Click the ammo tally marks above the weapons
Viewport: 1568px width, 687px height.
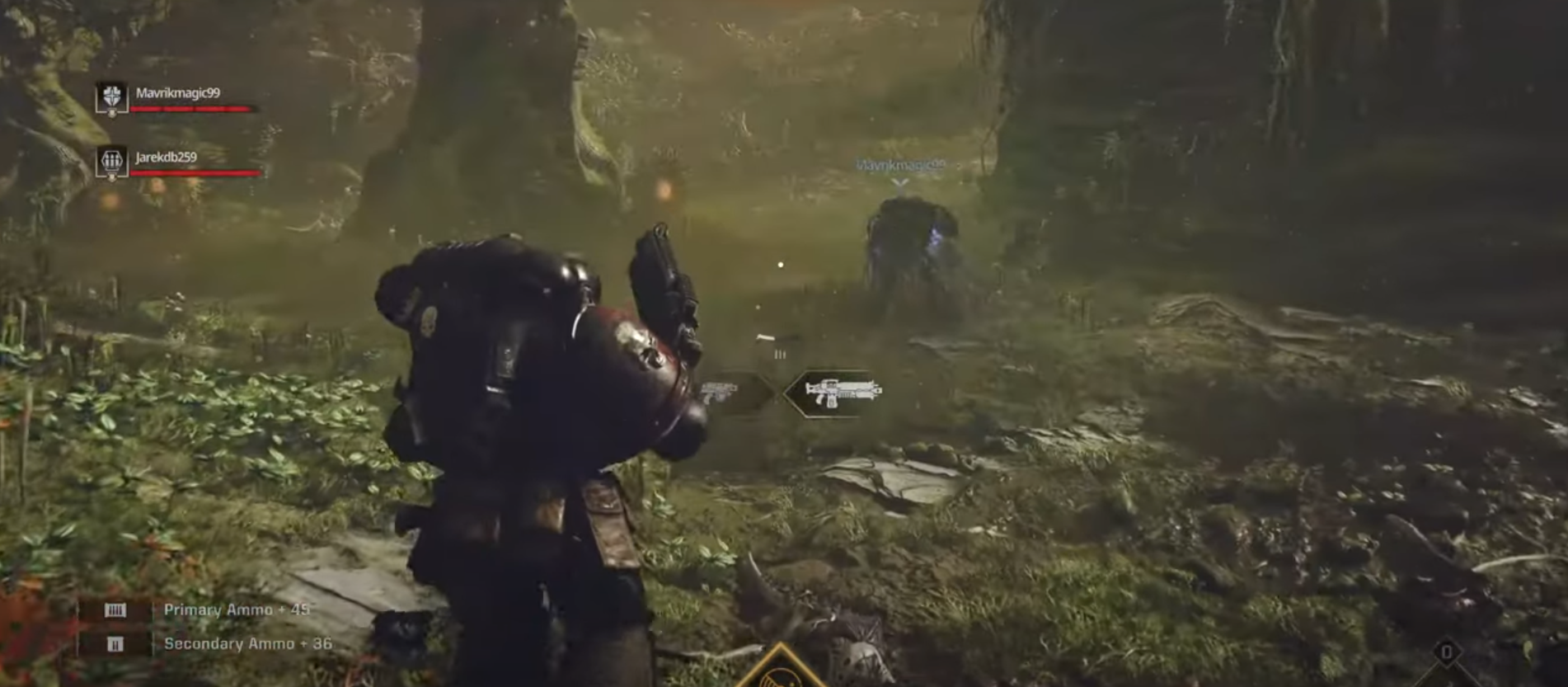(780, 354)
